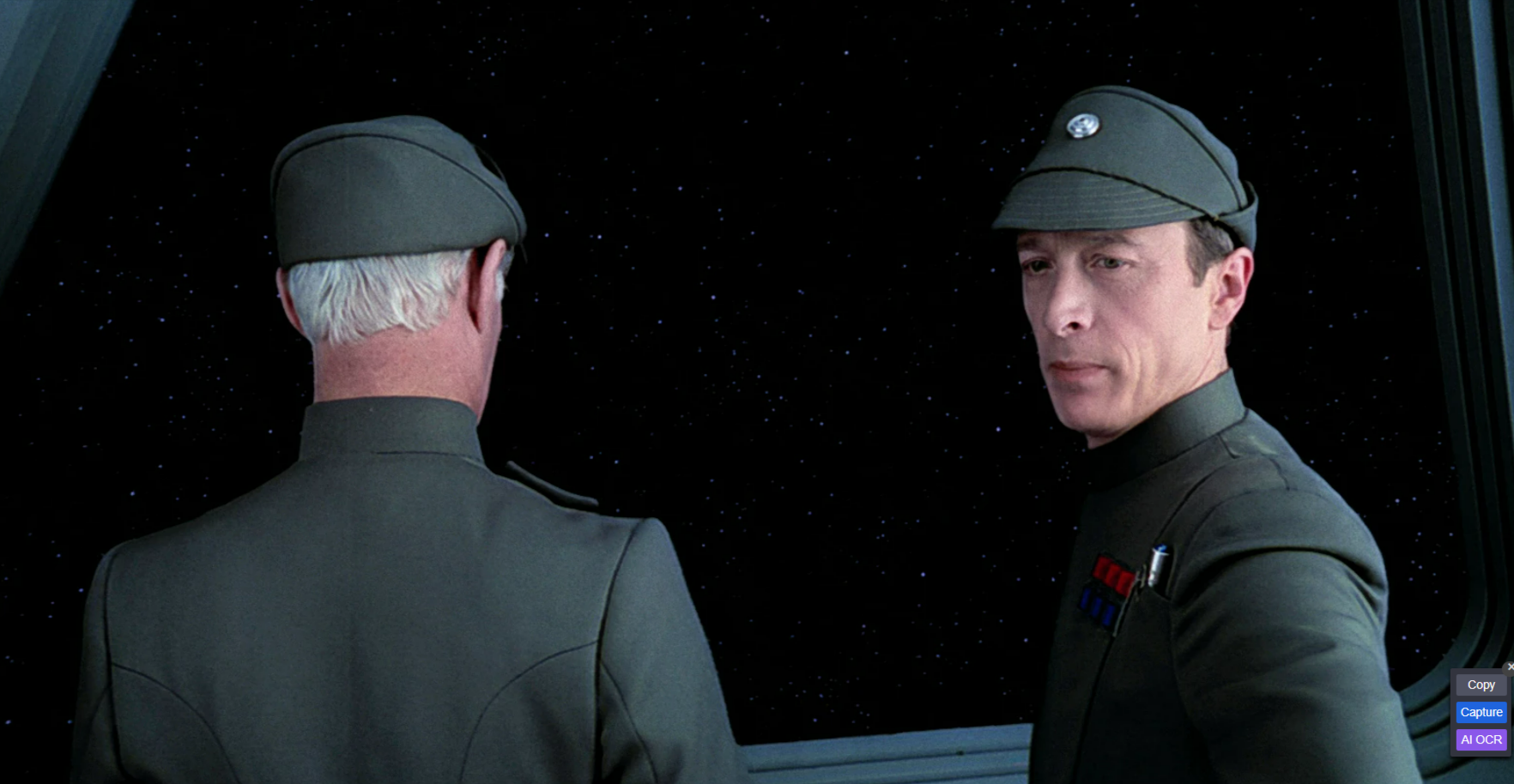Click the Copy option in the overlay toolbar

coord(1480,684)
